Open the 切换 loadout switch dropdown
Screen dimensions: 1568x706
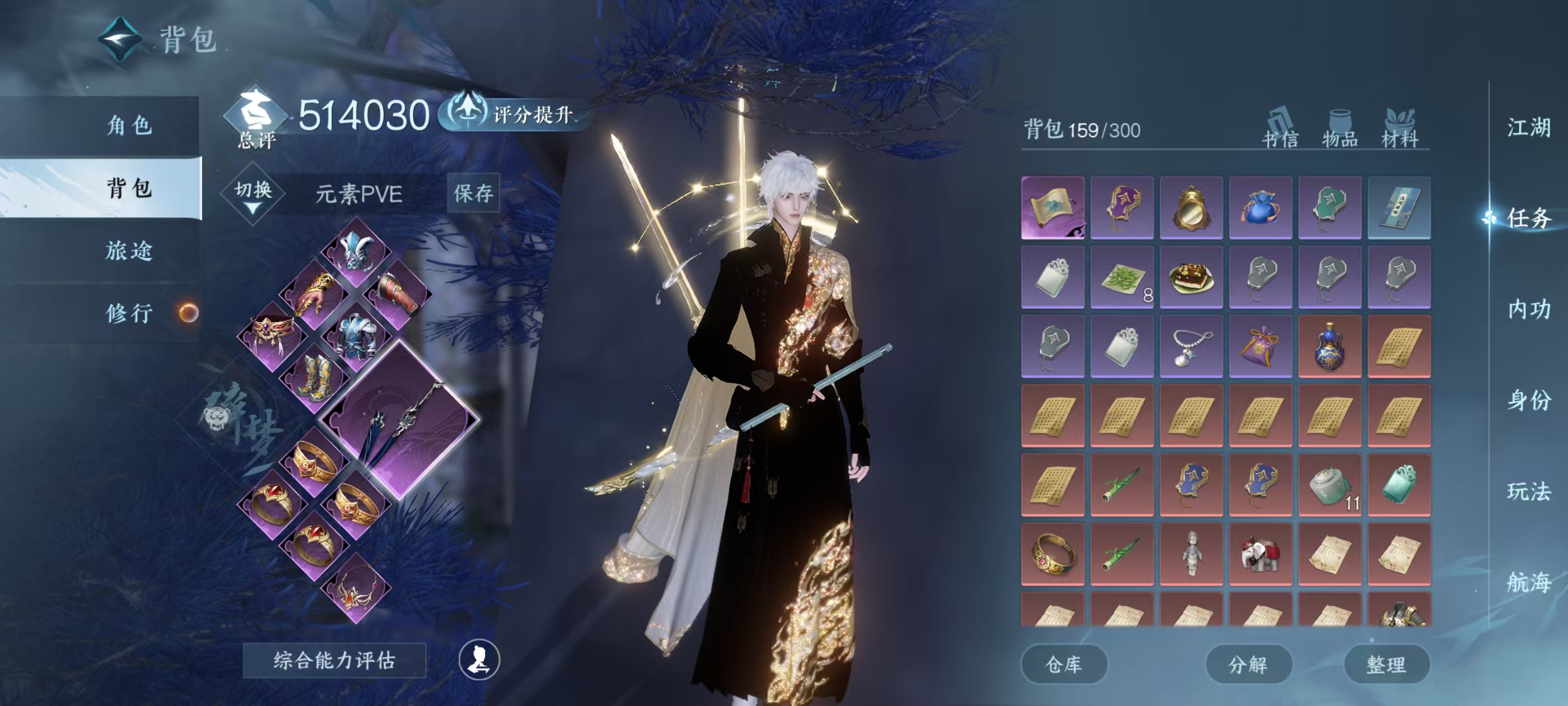(x=253, y=194)
